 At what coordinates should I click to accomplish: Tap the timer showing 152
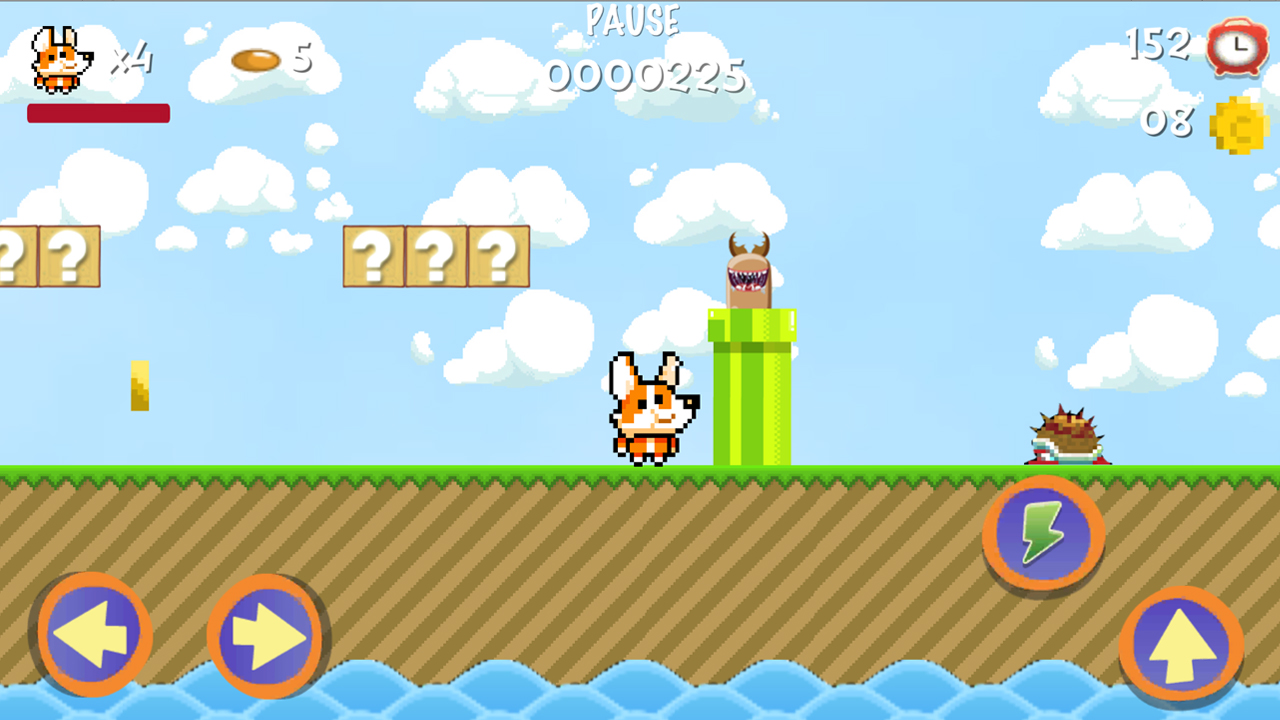(x=1158, y=45)
